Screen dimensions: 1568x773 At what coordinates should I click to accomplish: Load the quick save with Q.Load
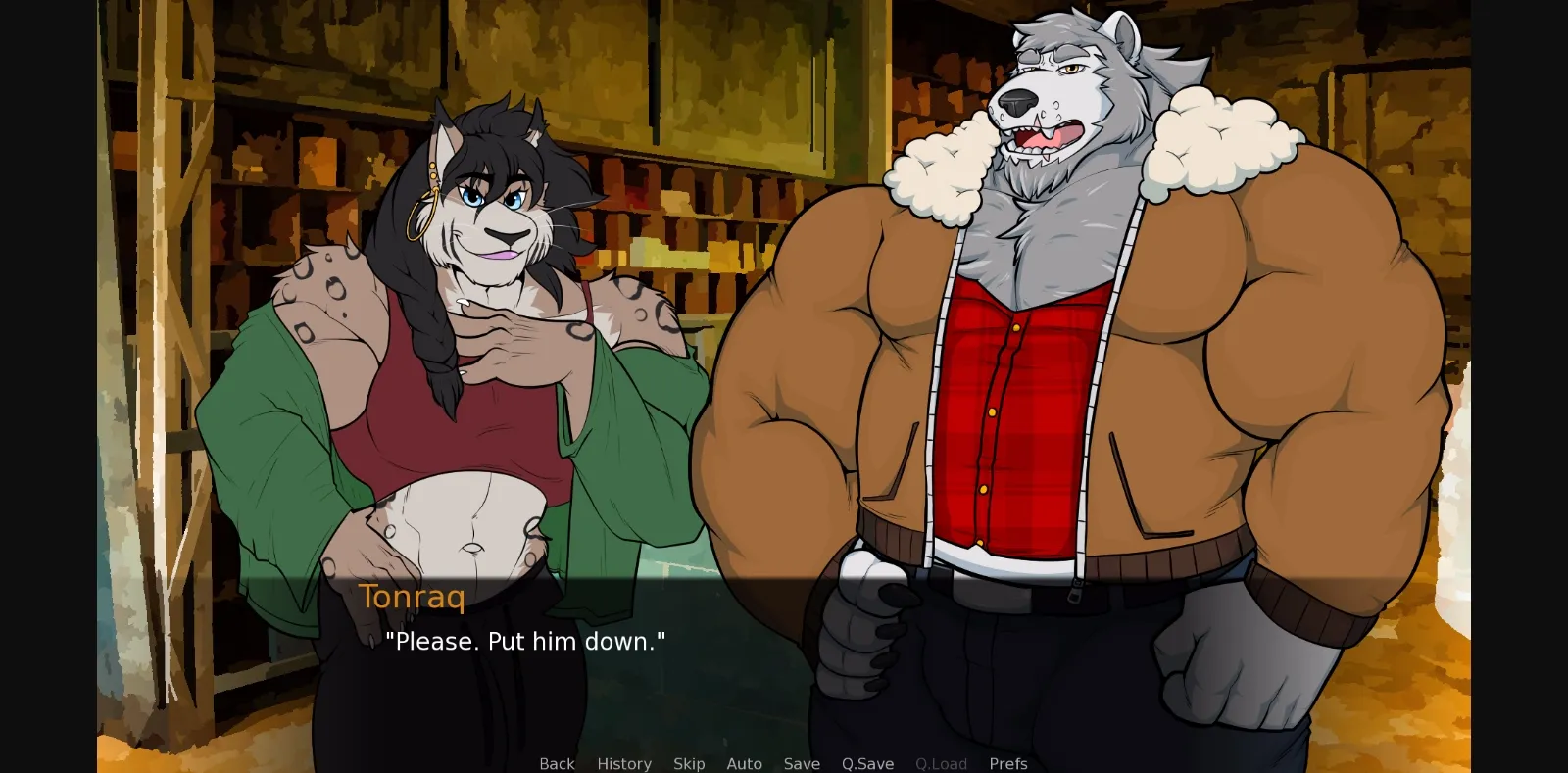[940, 763]
